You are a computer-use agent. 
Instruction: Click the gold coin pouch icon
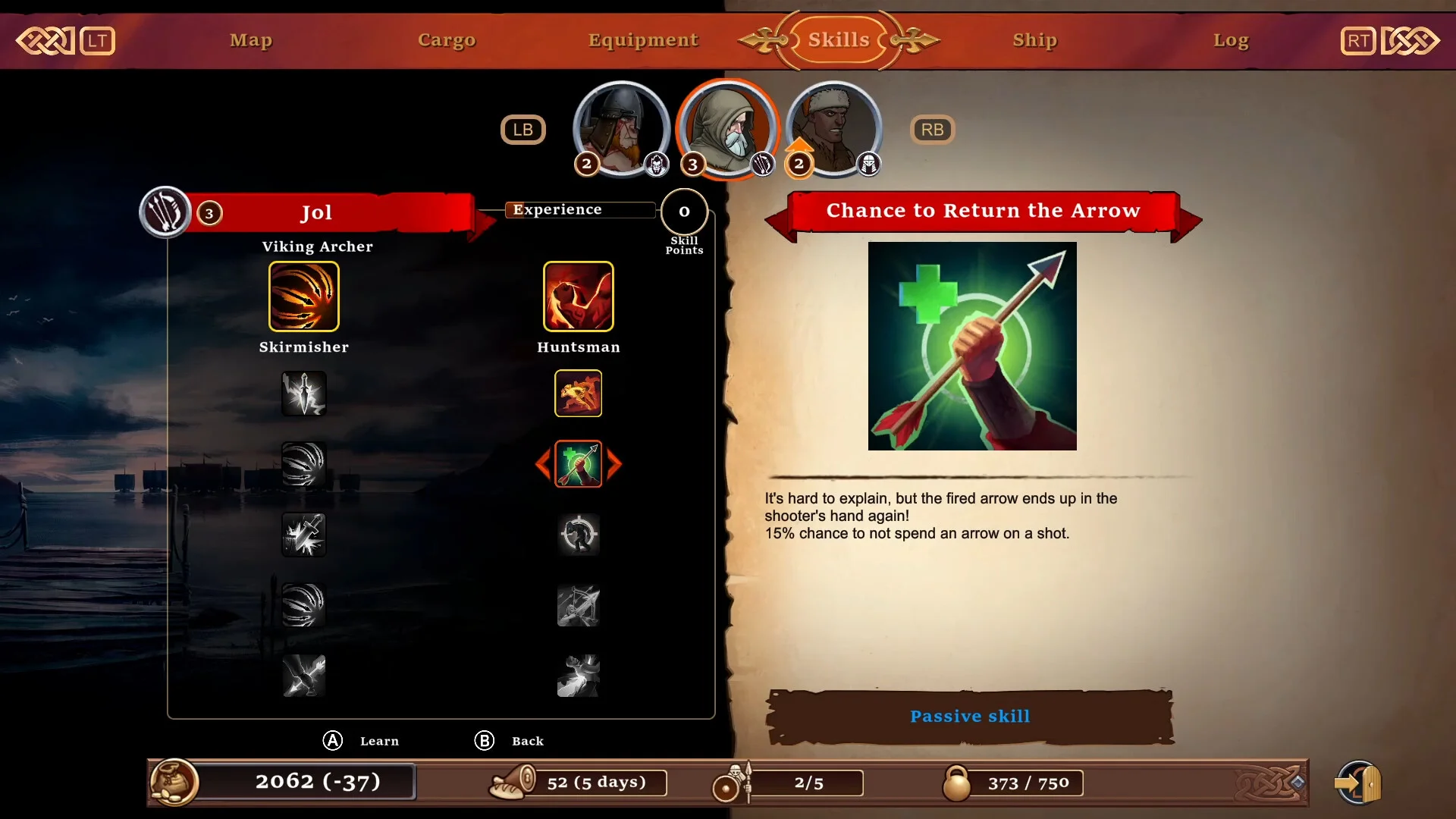174,782
